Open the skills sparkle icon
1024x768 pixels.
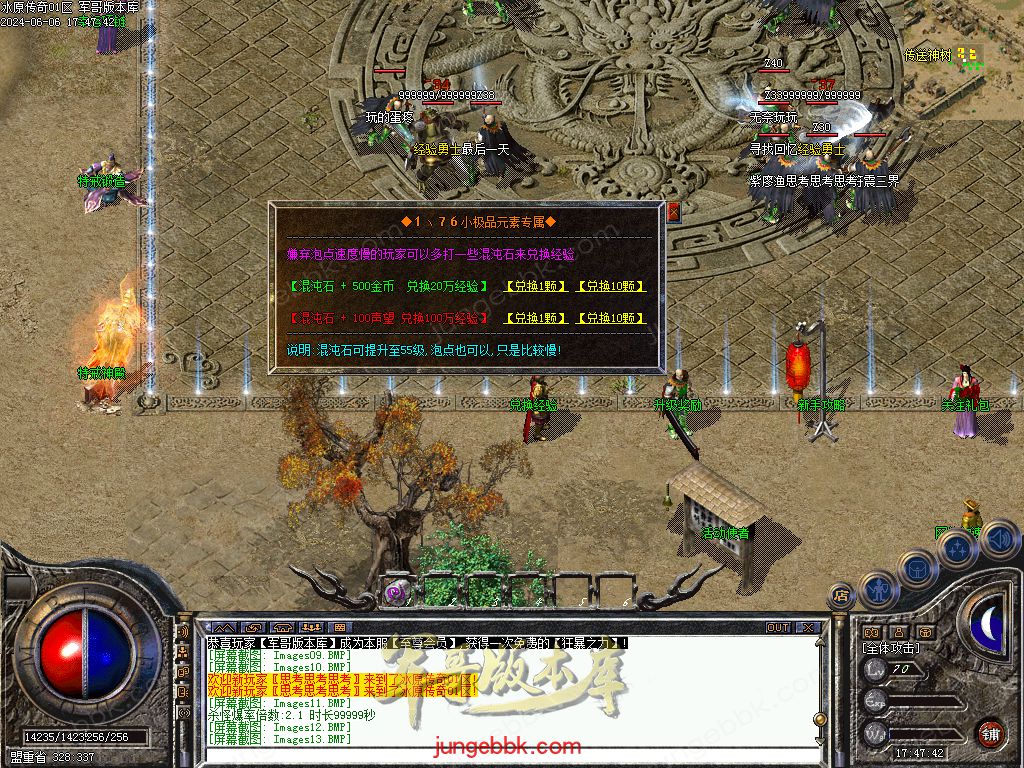pyautogui.click(x=957, y=548)
